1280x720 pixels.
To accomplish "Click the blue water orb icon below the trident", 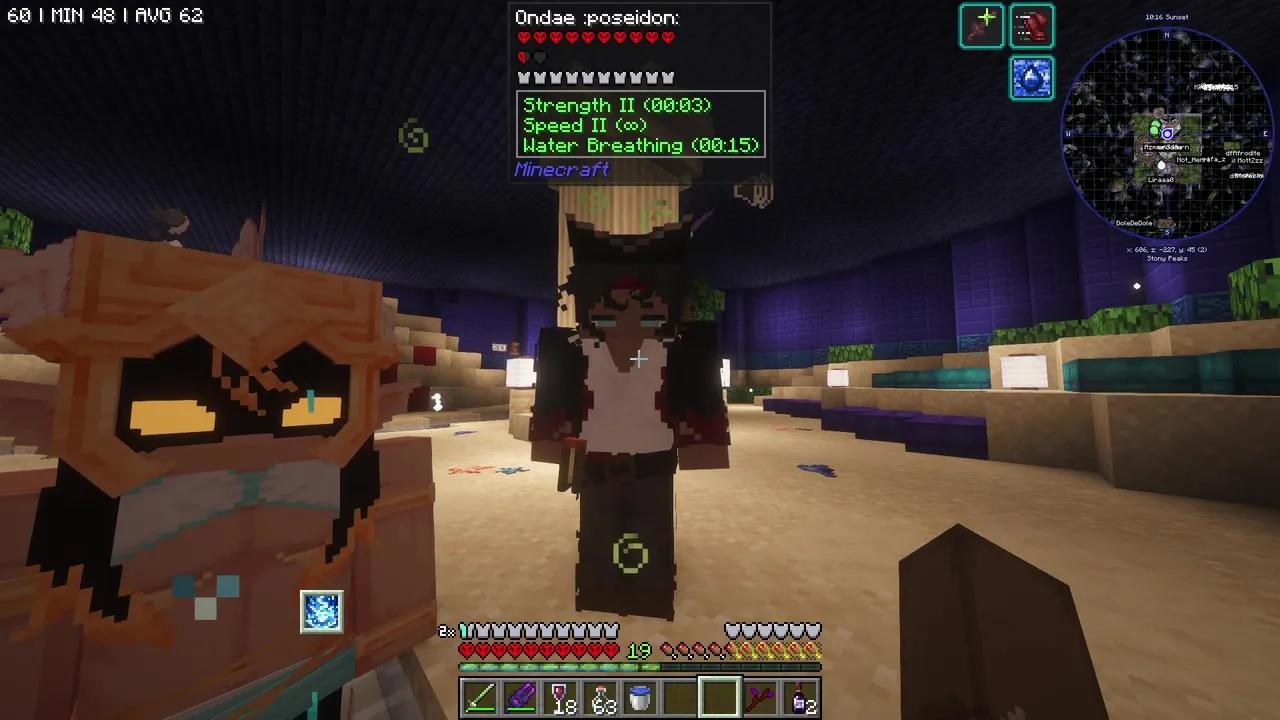I will point(1031,78).
